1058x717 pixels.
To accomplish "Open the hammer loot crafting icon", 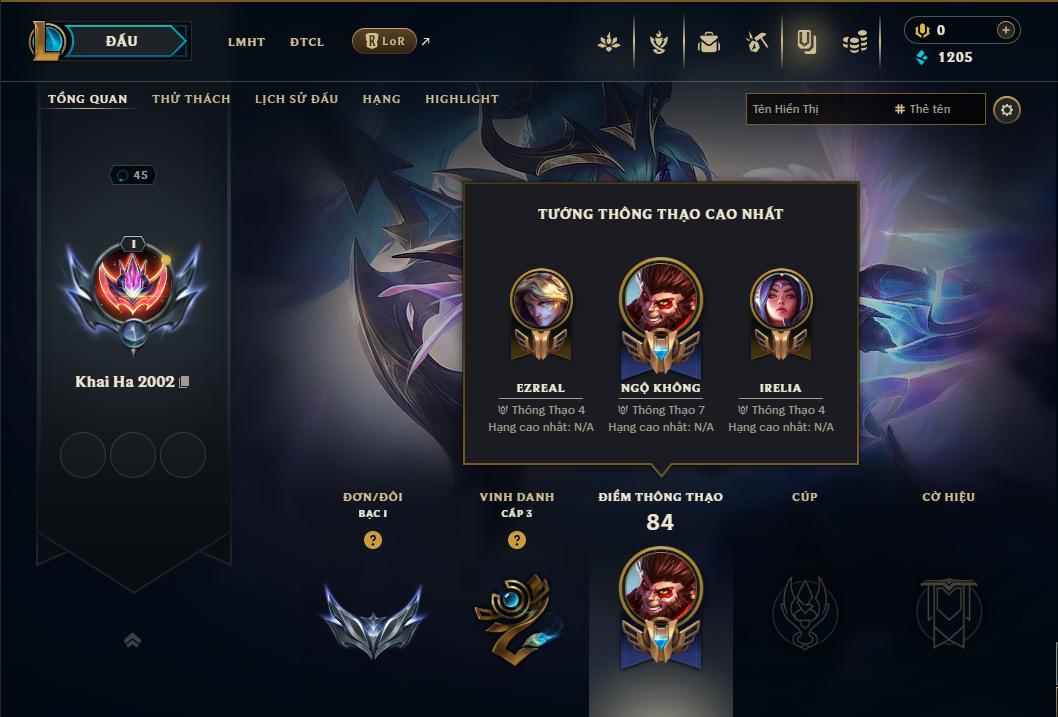I will (x=757, y=42).
